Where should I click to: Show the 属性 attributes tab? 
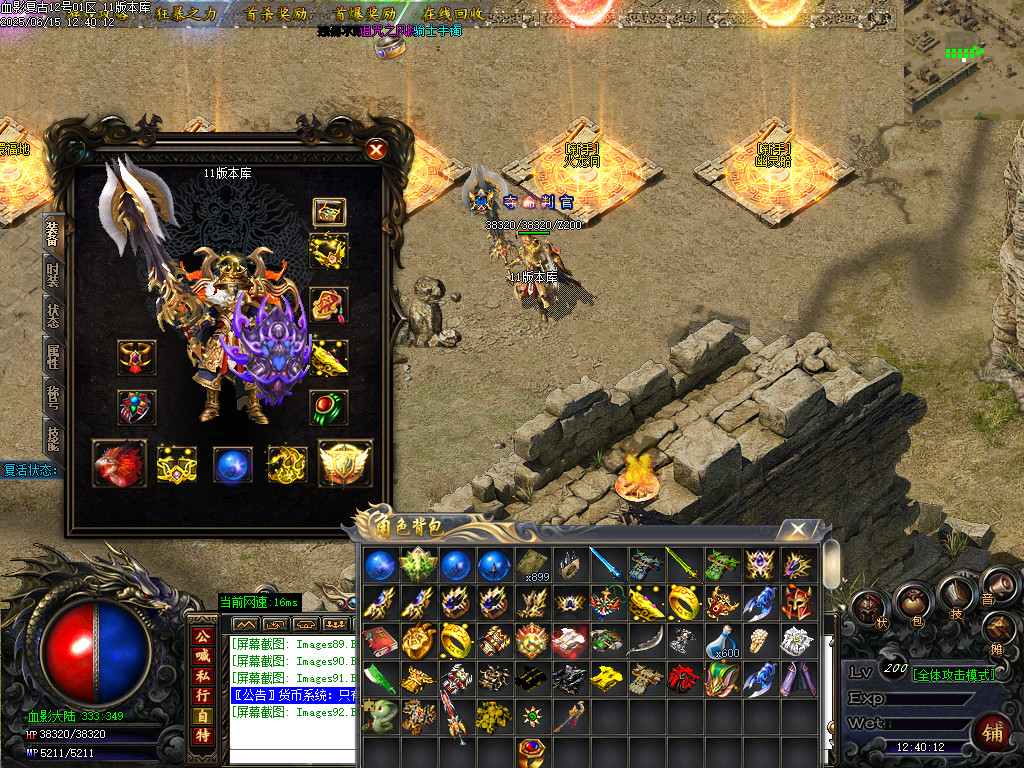53,356
